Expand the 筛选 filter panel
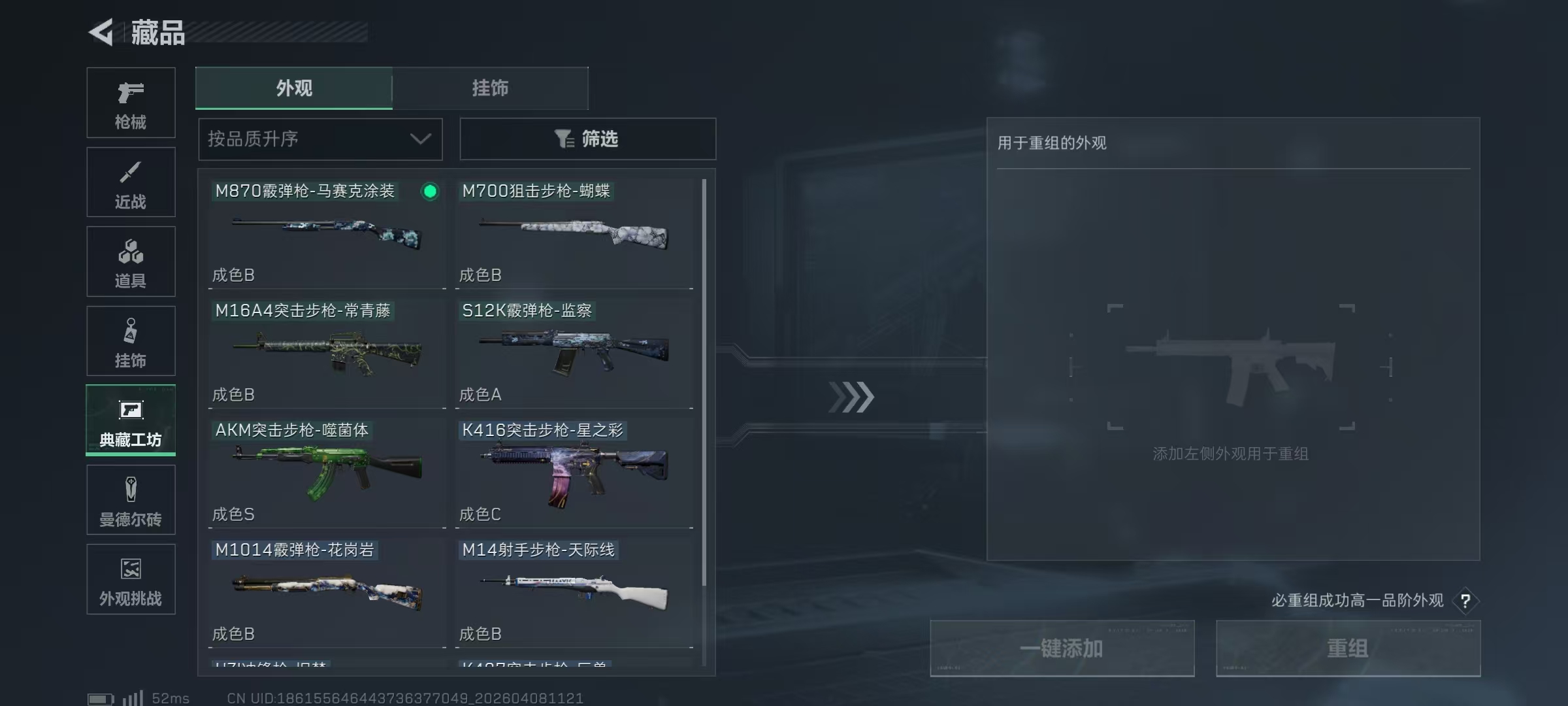 click(x=587, y=139)
